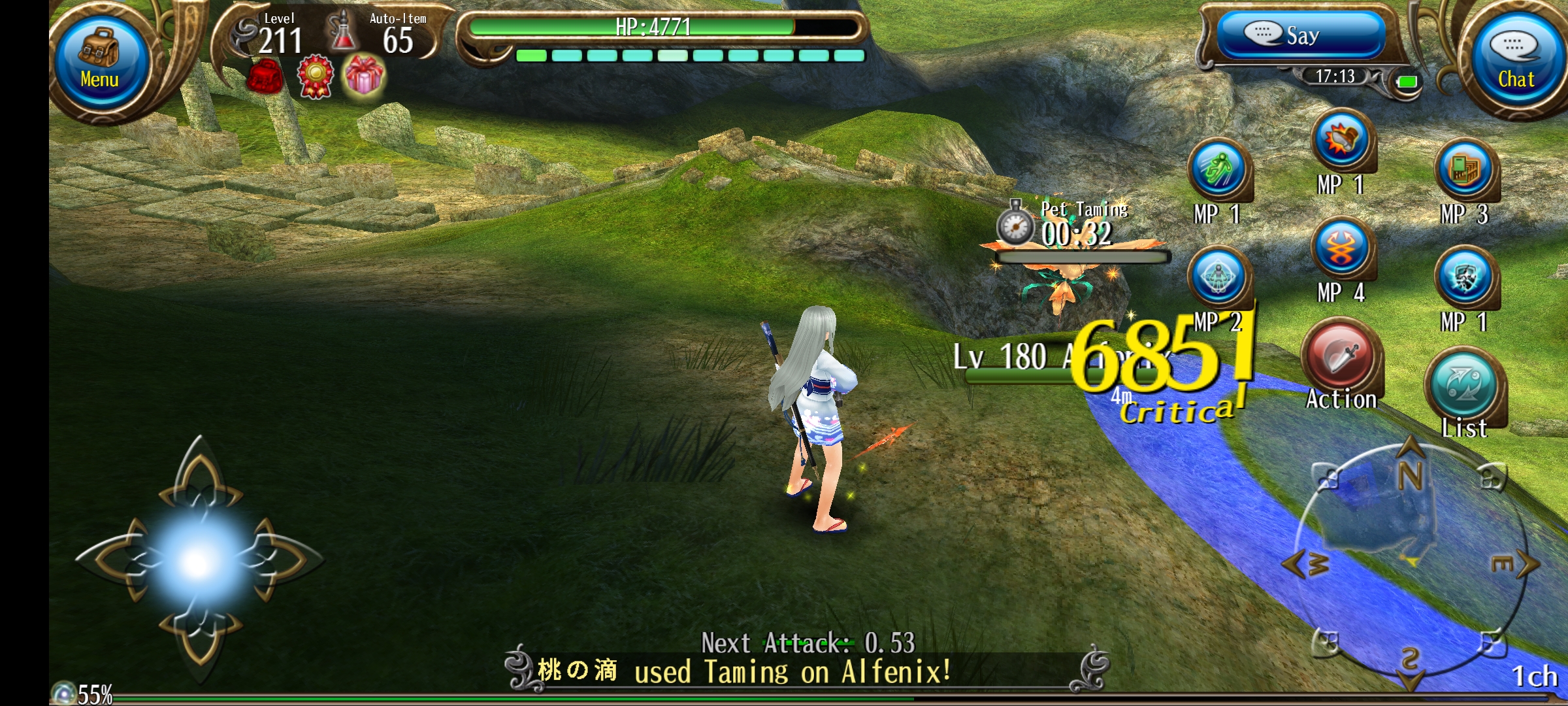Click the red rosette medal icon

point(316,76)
